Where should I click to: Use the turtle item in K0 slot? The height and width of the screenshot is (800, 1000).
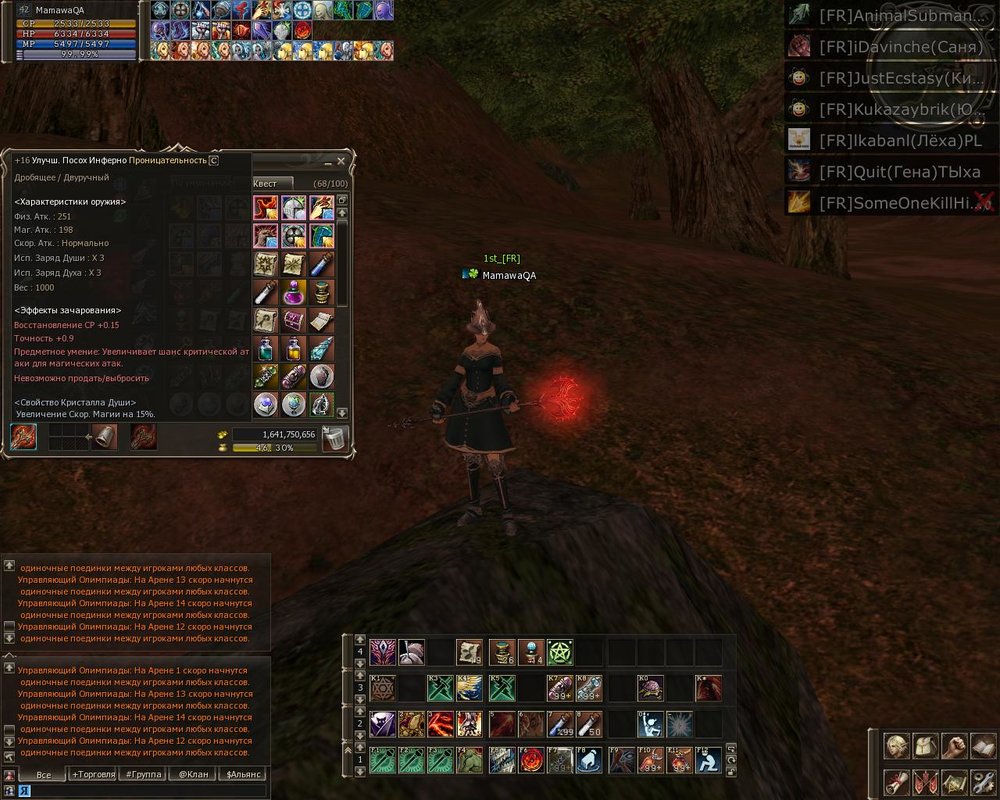pyautogui.click(x=651, y=688)
